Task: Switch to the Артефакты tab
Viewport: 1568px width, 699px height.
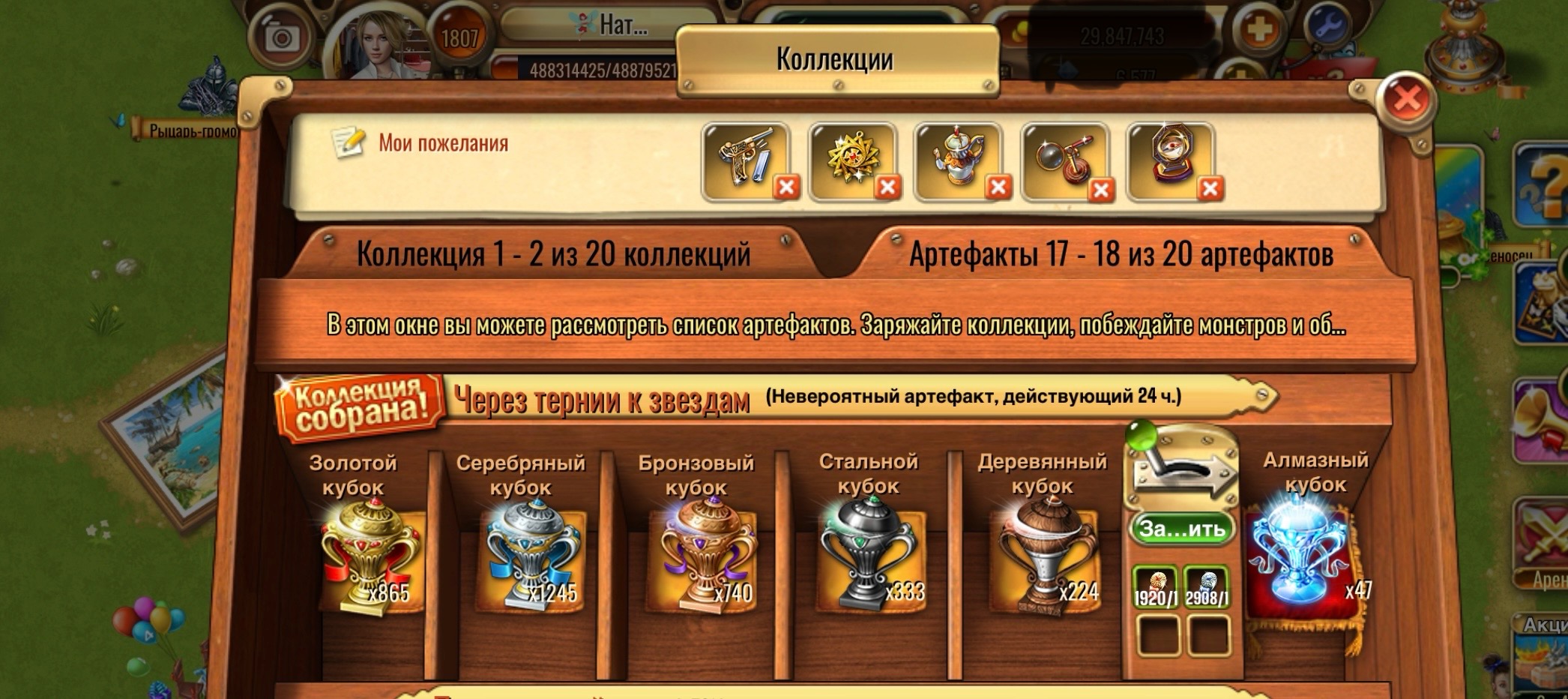Action: coord(1124,253)
